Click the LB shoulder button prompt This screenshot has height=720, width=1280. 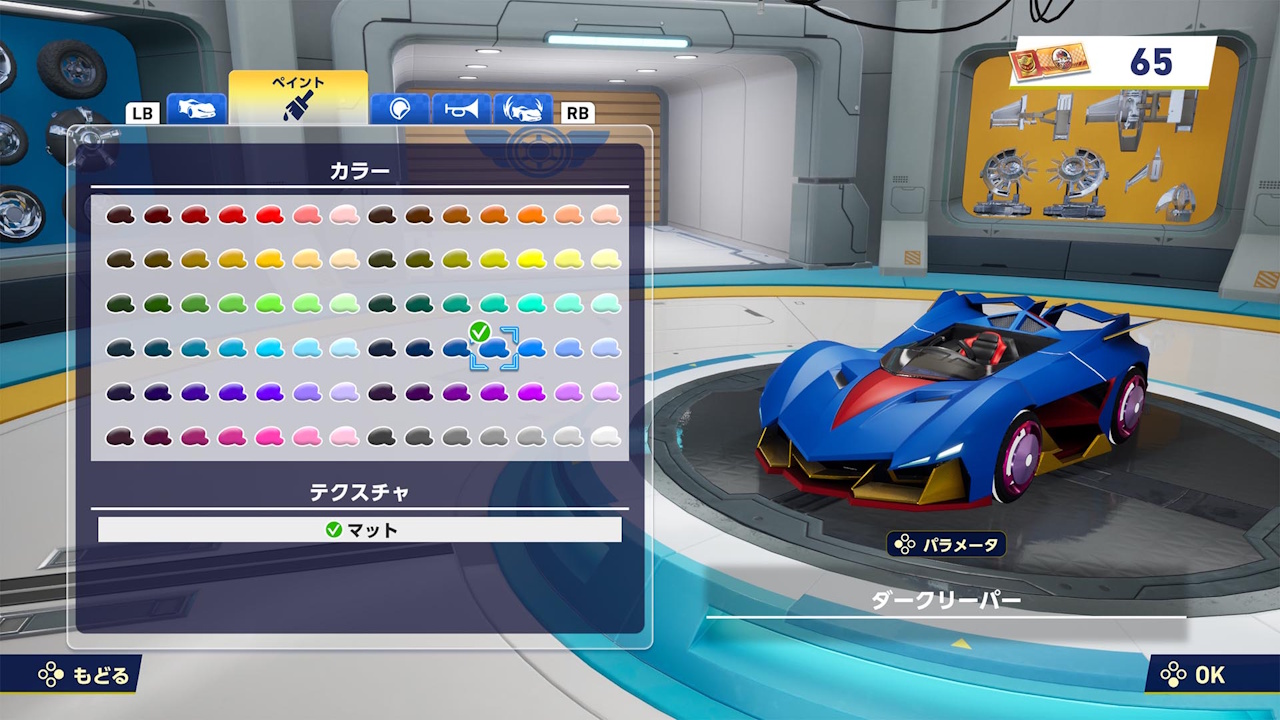143,112
